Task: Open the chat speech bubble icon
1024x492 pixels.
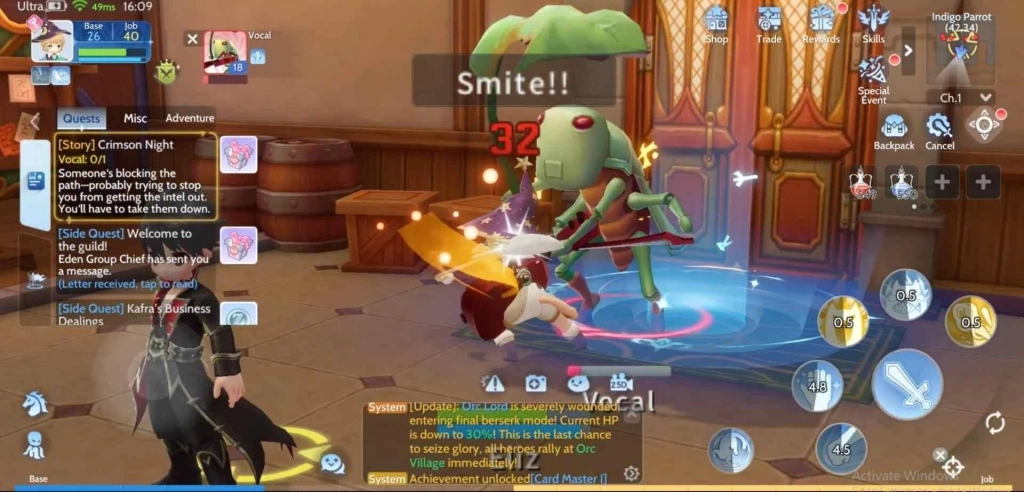Action: 332,463
